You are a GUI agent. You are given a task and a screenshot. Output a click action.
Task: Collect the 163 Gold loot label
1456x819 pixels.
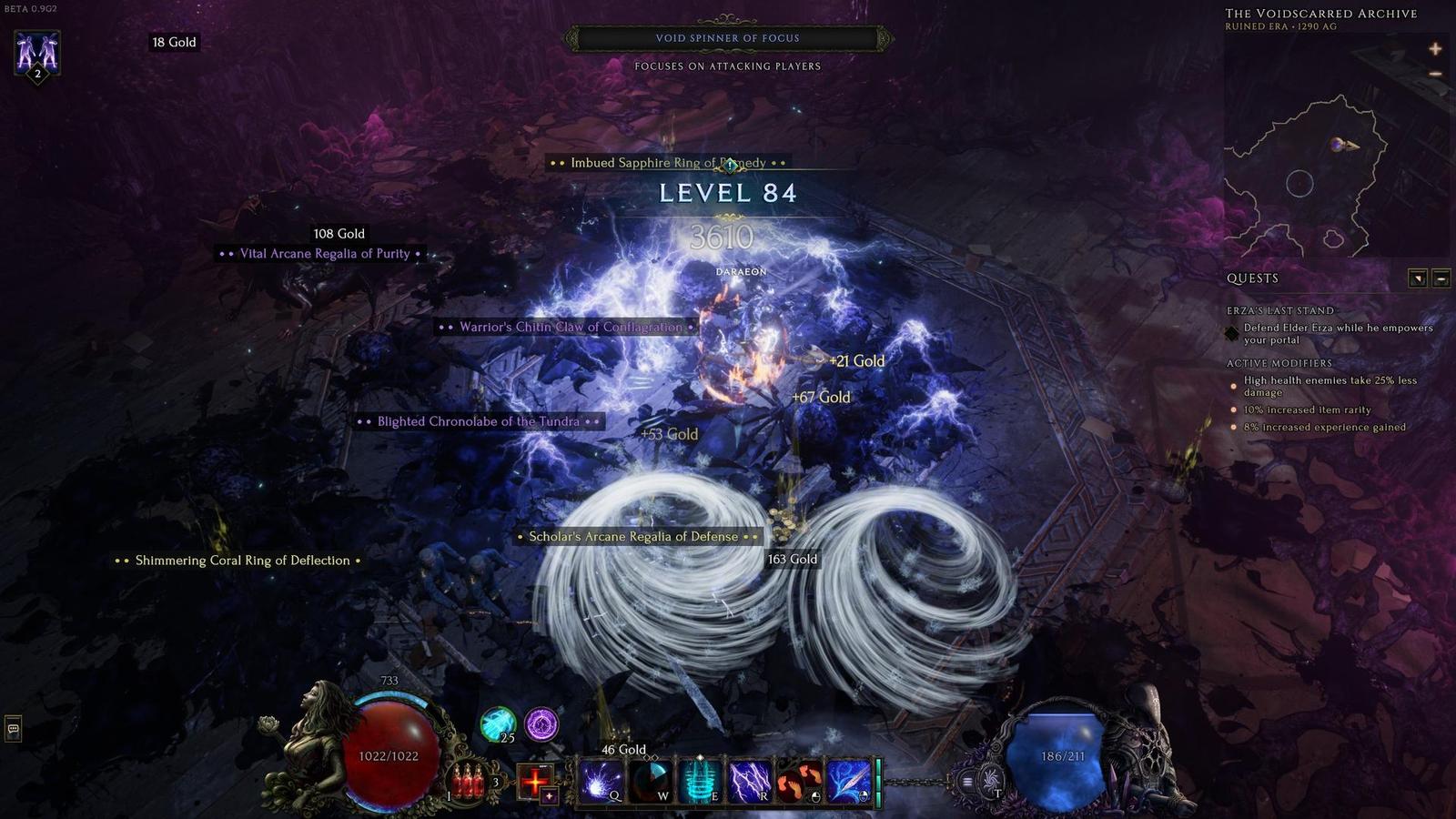[x=792, y=560]
